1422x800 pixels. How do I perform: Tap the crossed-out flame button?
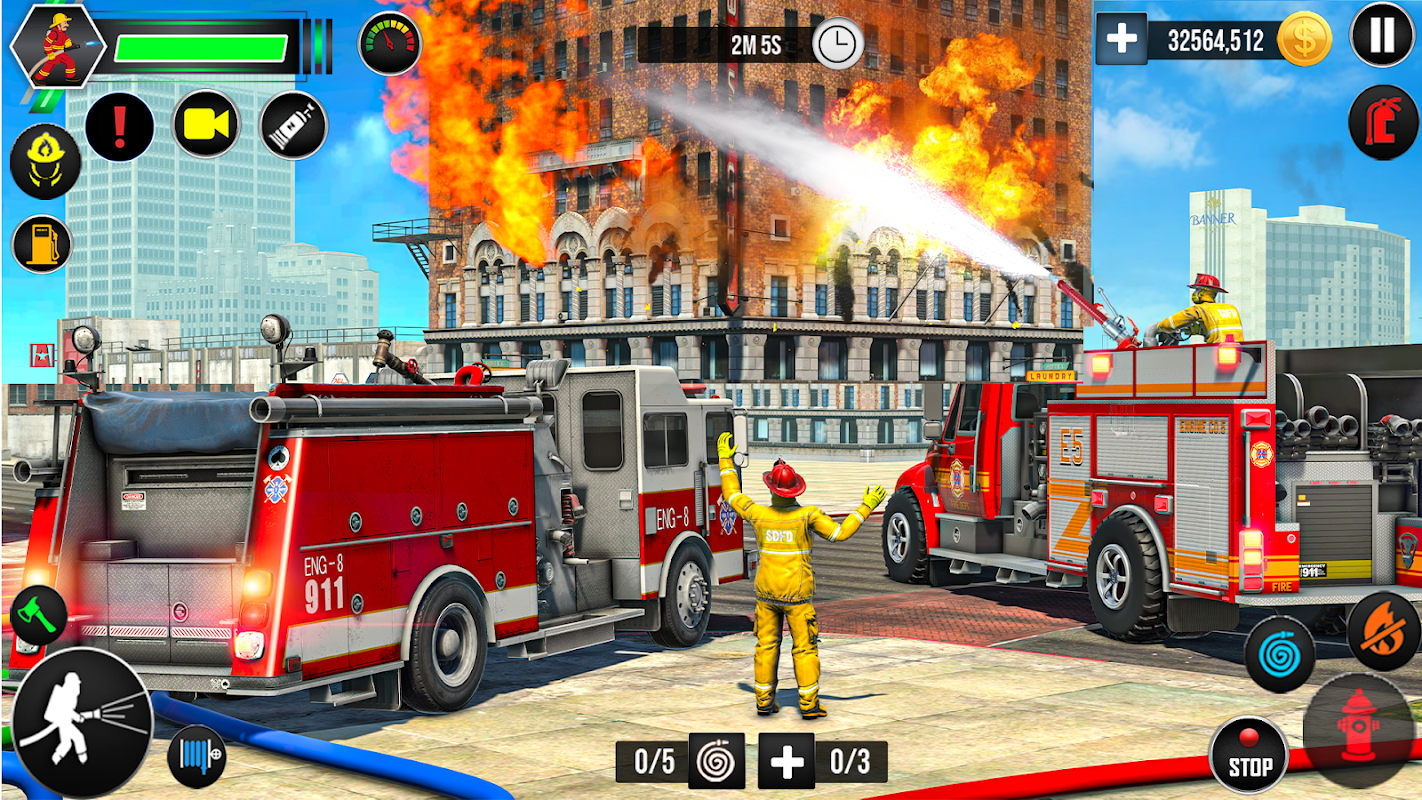tap(1383, 631)
